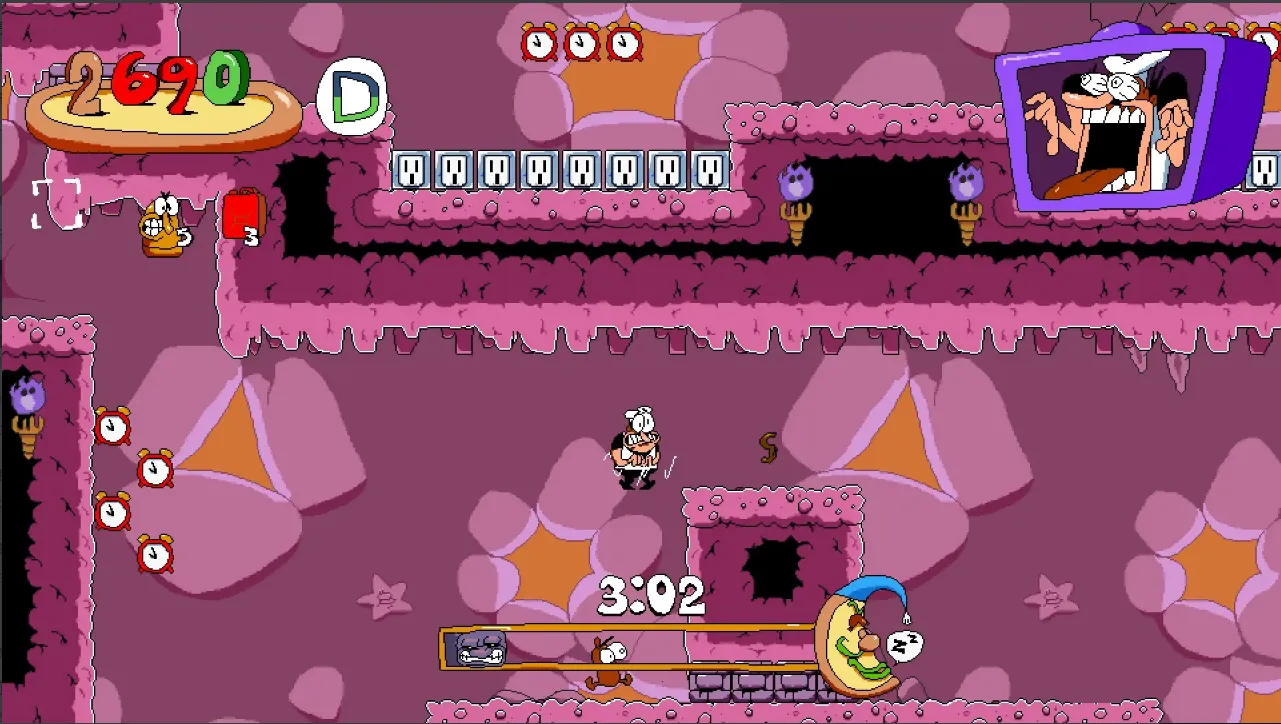Click the 3:02 timer display
Viewport: 1281px width, 724px height.
point(651,596)
